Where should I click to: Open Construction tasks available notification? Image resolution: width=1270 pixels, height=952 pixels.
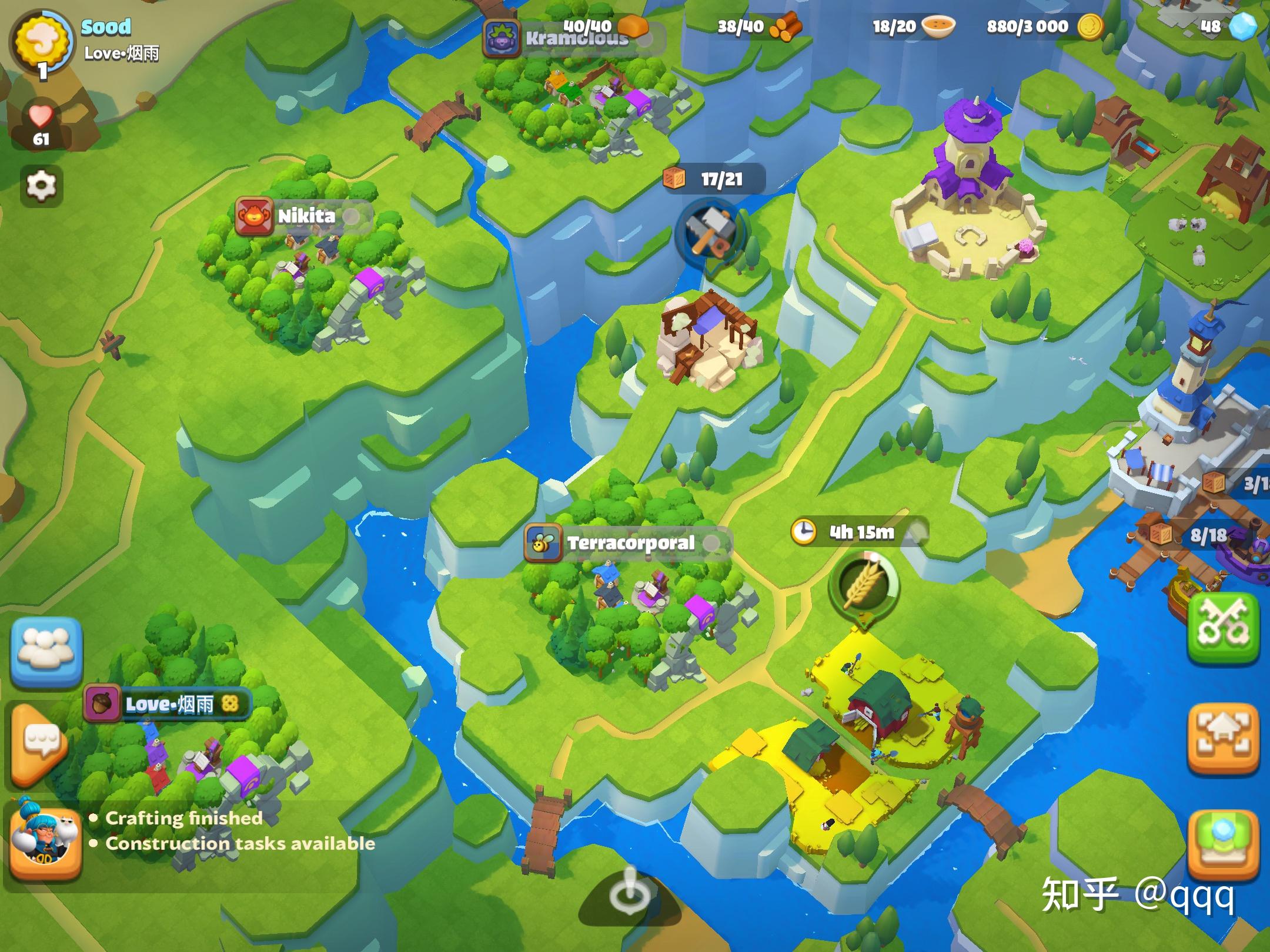(240, 844)
